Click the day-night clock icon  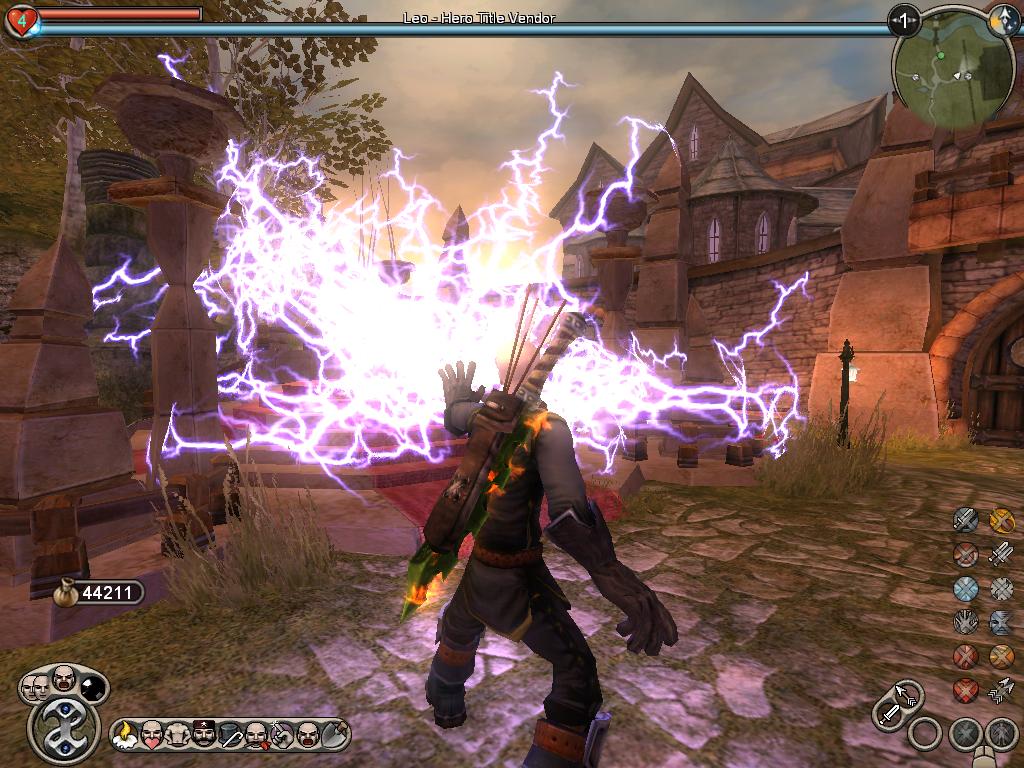click(1002, 18)
